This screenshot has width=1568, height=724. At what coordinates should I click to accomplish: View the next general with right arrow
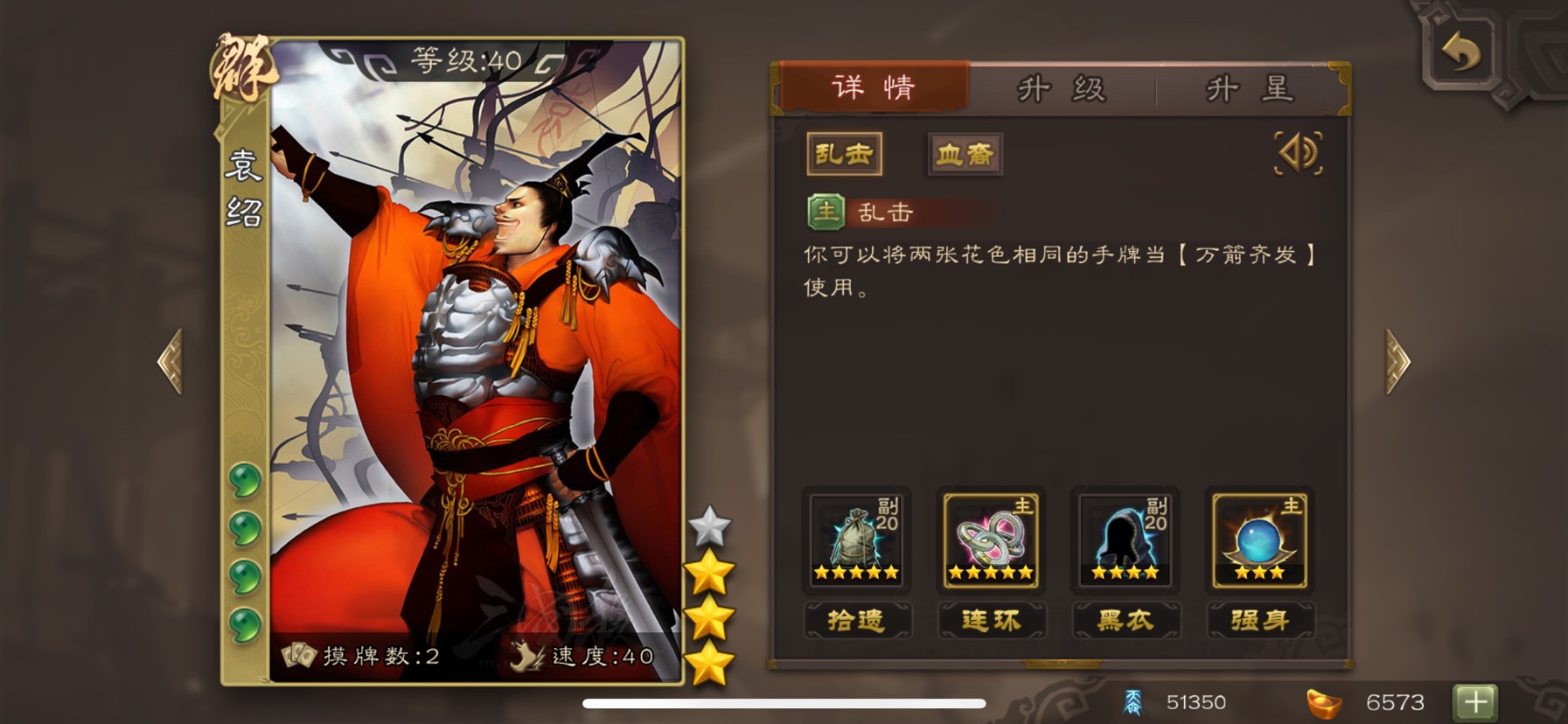(x=1397, y=361)
